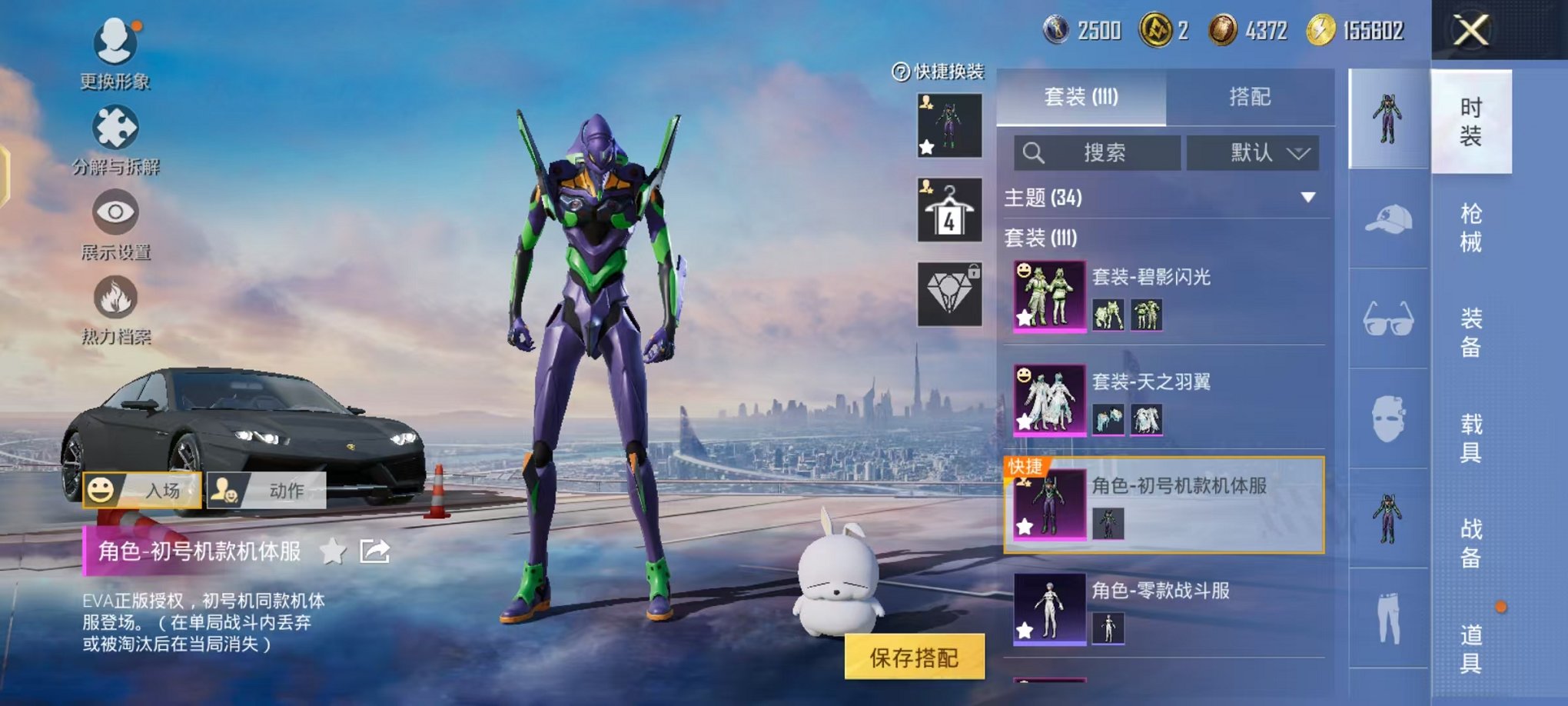Open the 枪械 firearms category
Screen dimensions: 1568x706
pyautogui.click(x=1470, y=228)
